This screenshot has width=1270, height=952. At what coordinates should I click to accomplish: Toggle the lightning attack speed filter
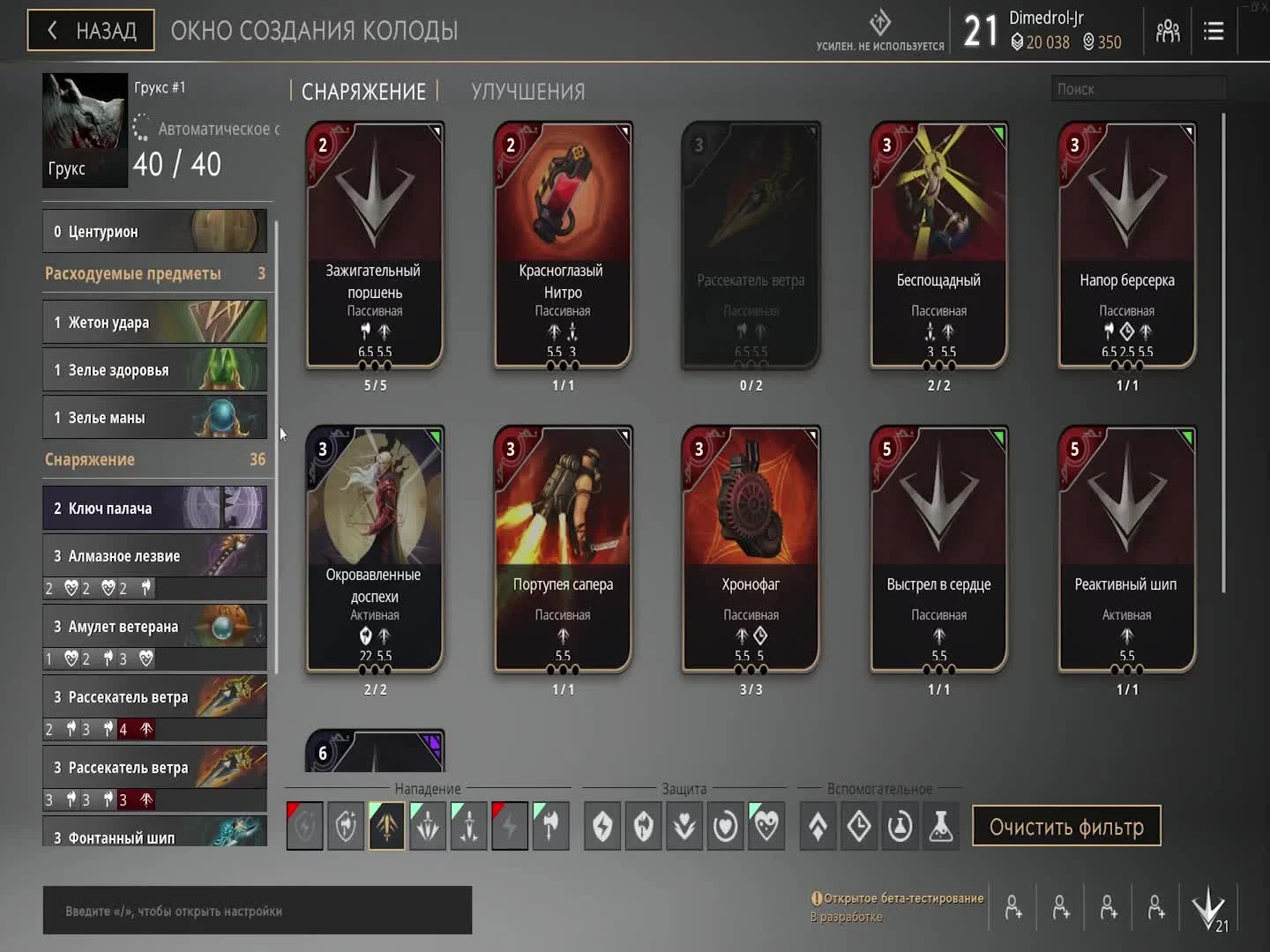pos(510,826)
